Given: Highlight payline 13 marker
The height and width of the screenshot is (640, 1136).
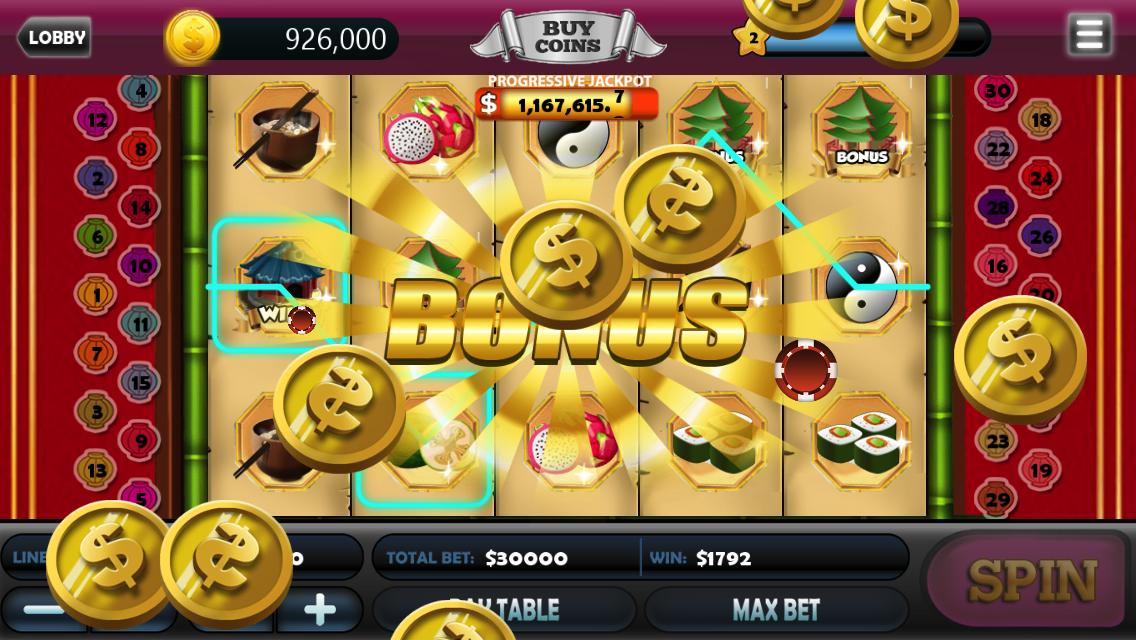Looking at the screenshot, I should click(96, 469).
